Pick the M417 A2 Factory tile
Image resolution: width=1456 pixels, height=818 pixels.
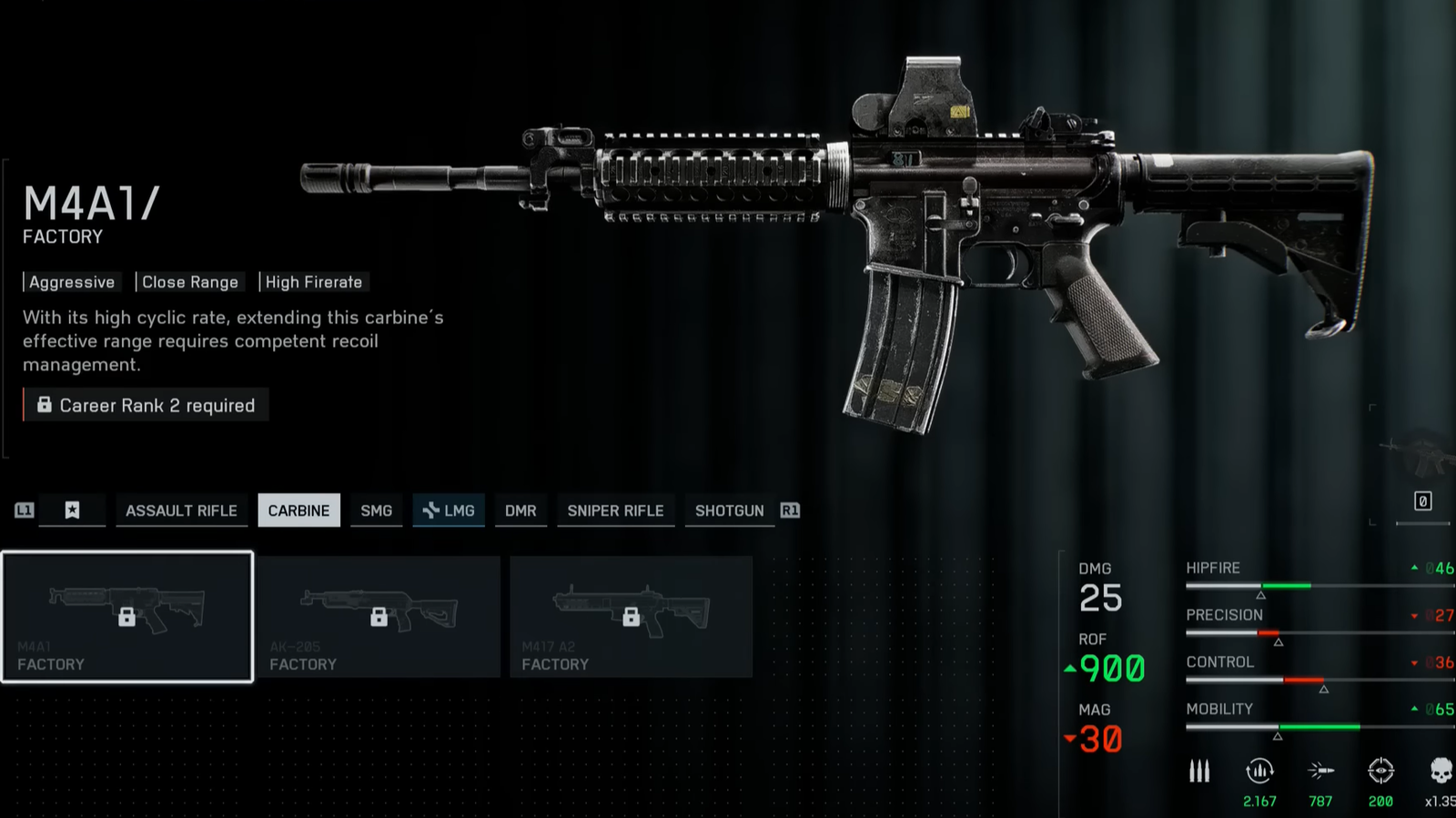pyautogui.click(x=631, y=616)
